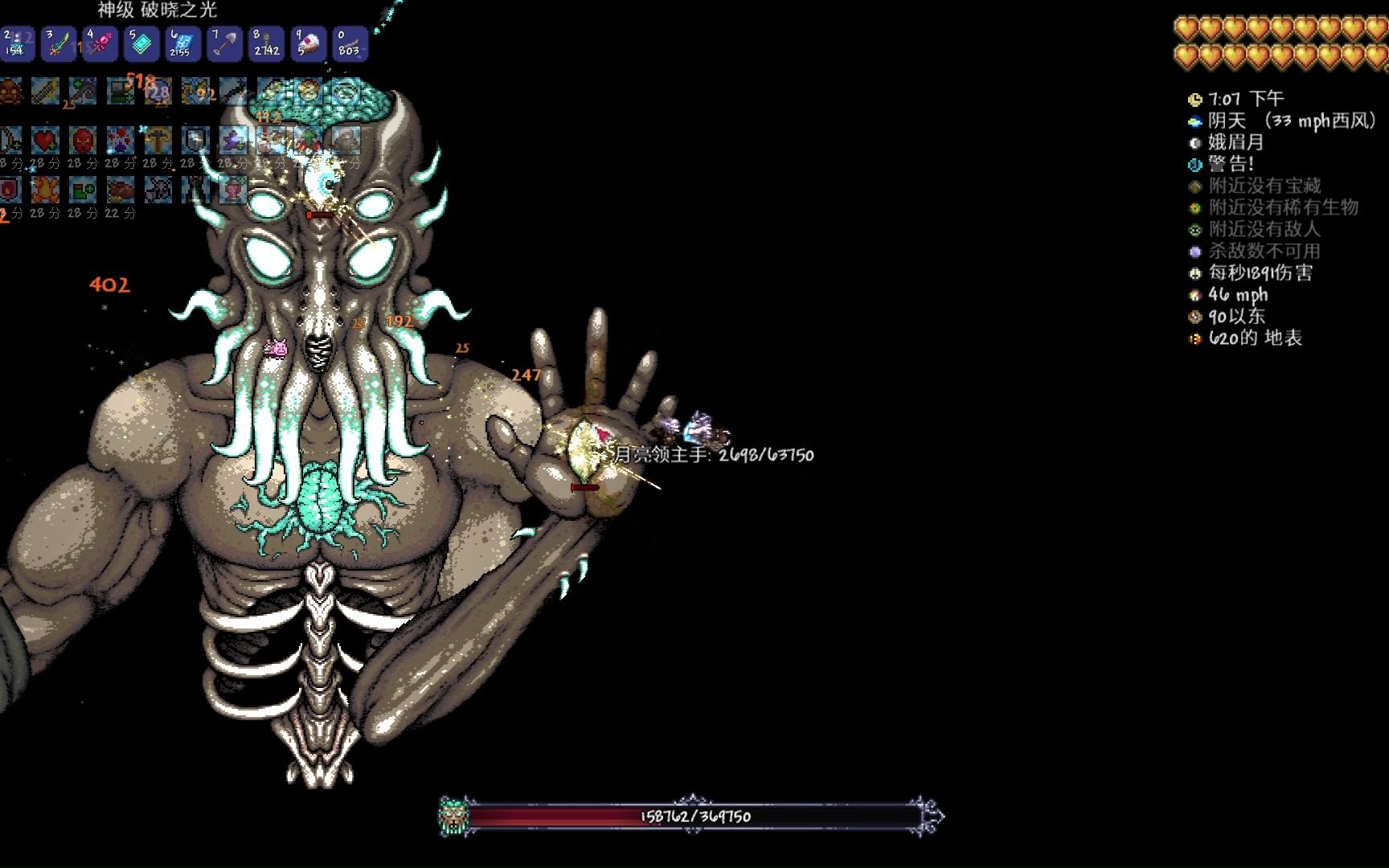1389x868 pixels.
Task: Click the roasted meat Well Fed buff
Action: pyautogui.click(x=121, y=190)
